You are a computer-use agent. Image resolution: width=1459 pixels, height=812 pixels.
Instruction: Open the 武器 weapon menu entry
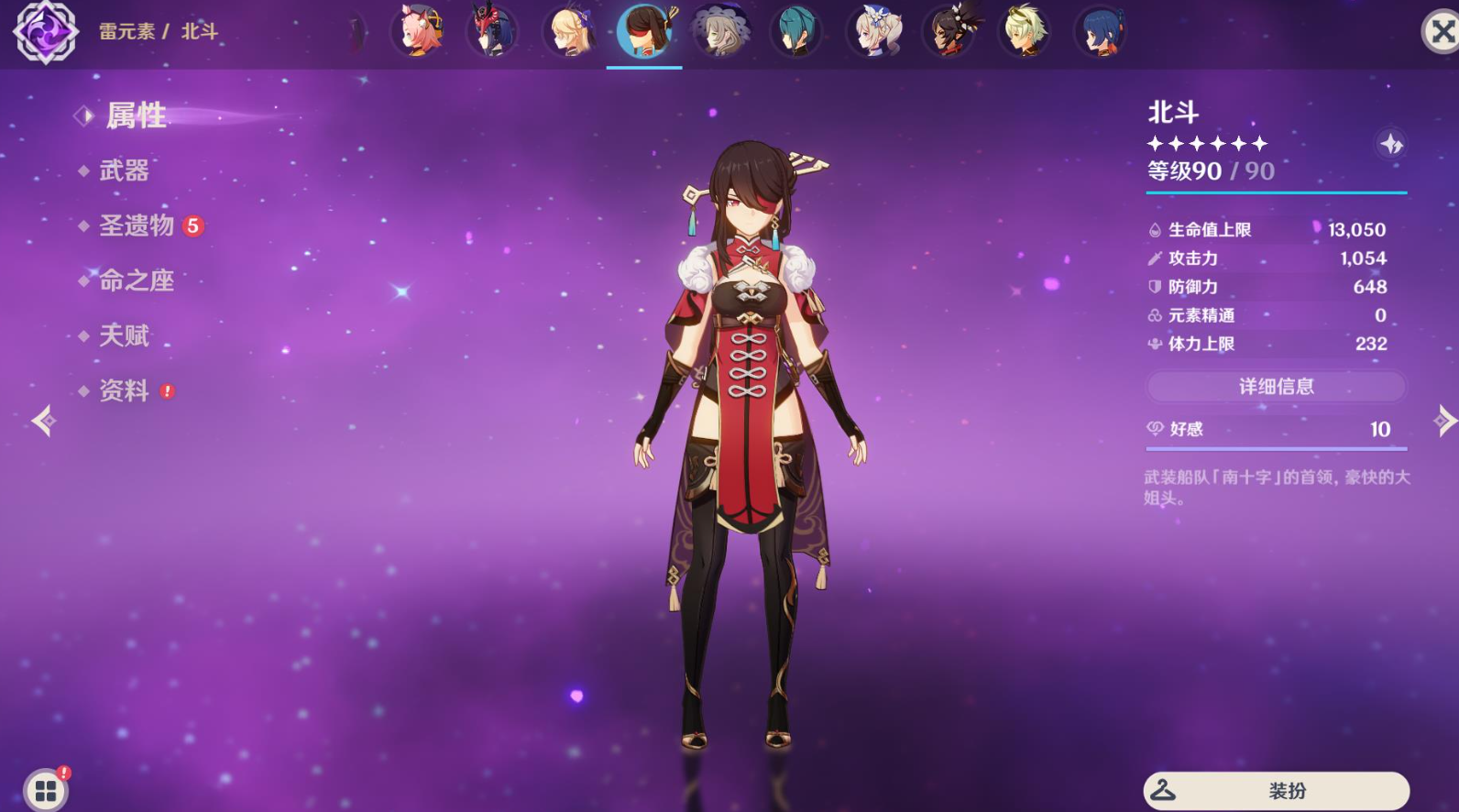pos(124,170)
